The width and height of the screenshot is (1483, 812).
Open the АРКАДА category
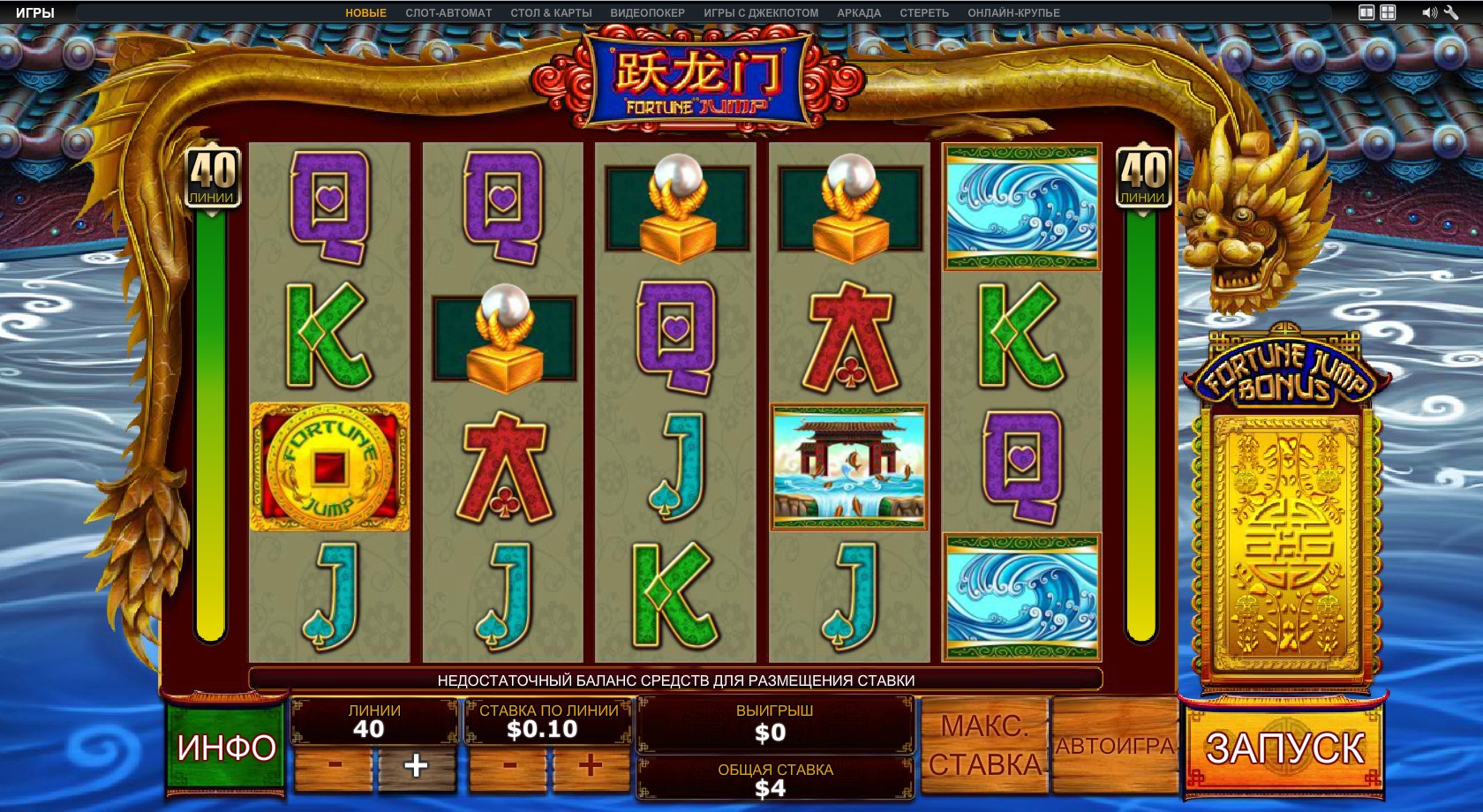click(x=859, y=13)
